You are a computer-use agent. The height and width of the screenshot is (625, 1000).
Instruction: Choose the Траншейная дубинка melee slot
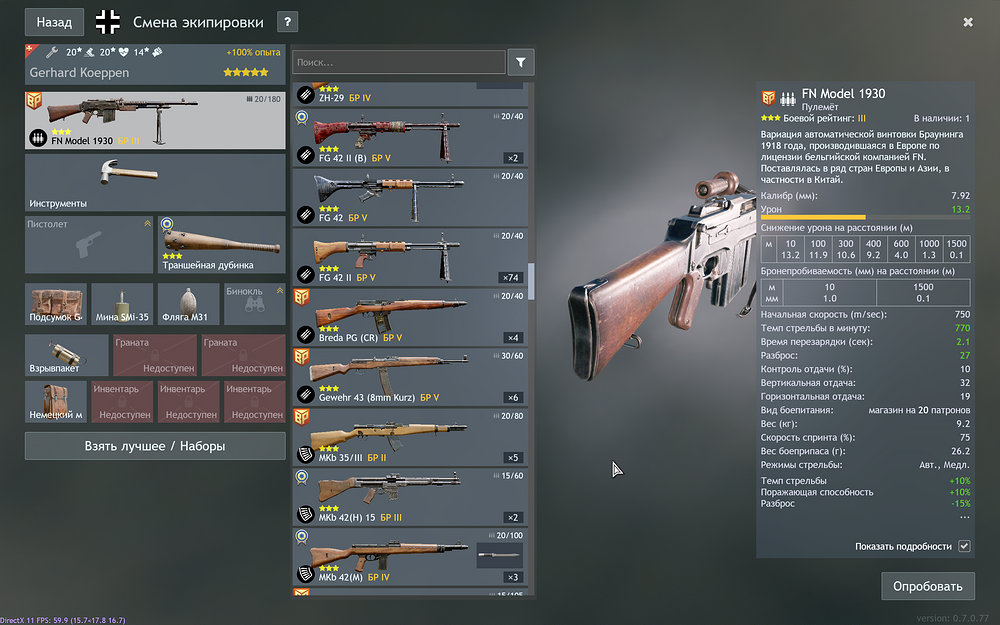click(x=222, y=244)
